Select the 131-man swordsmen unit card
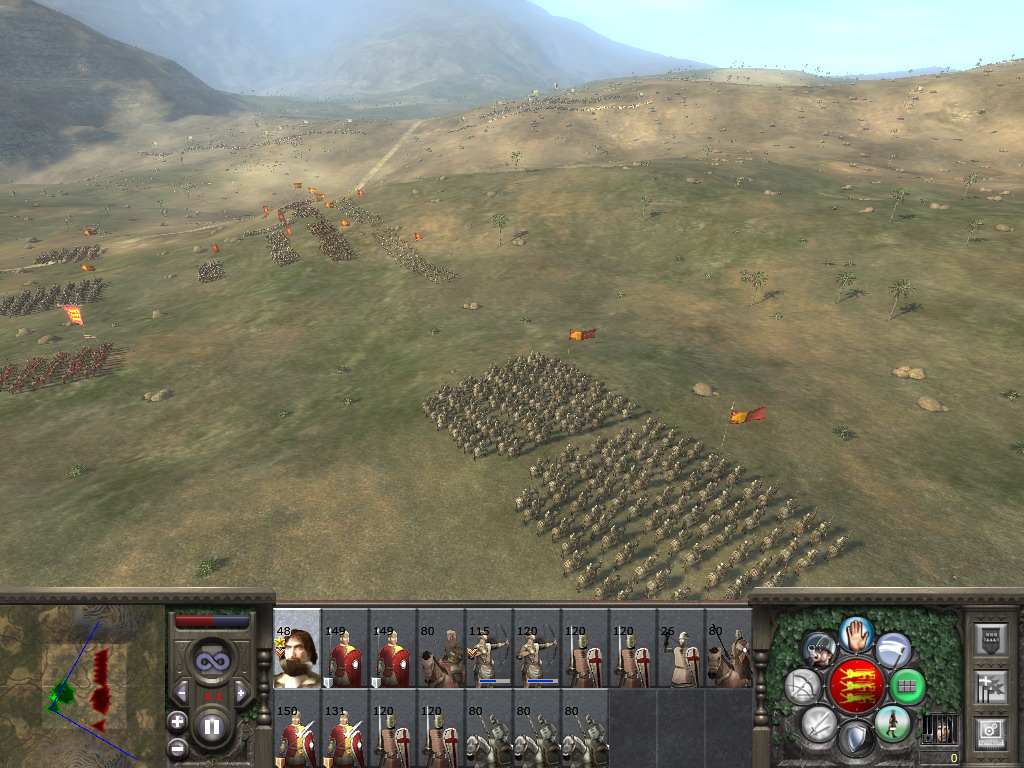The width and height of the screenshot is (1024, 768). point(345,728)
